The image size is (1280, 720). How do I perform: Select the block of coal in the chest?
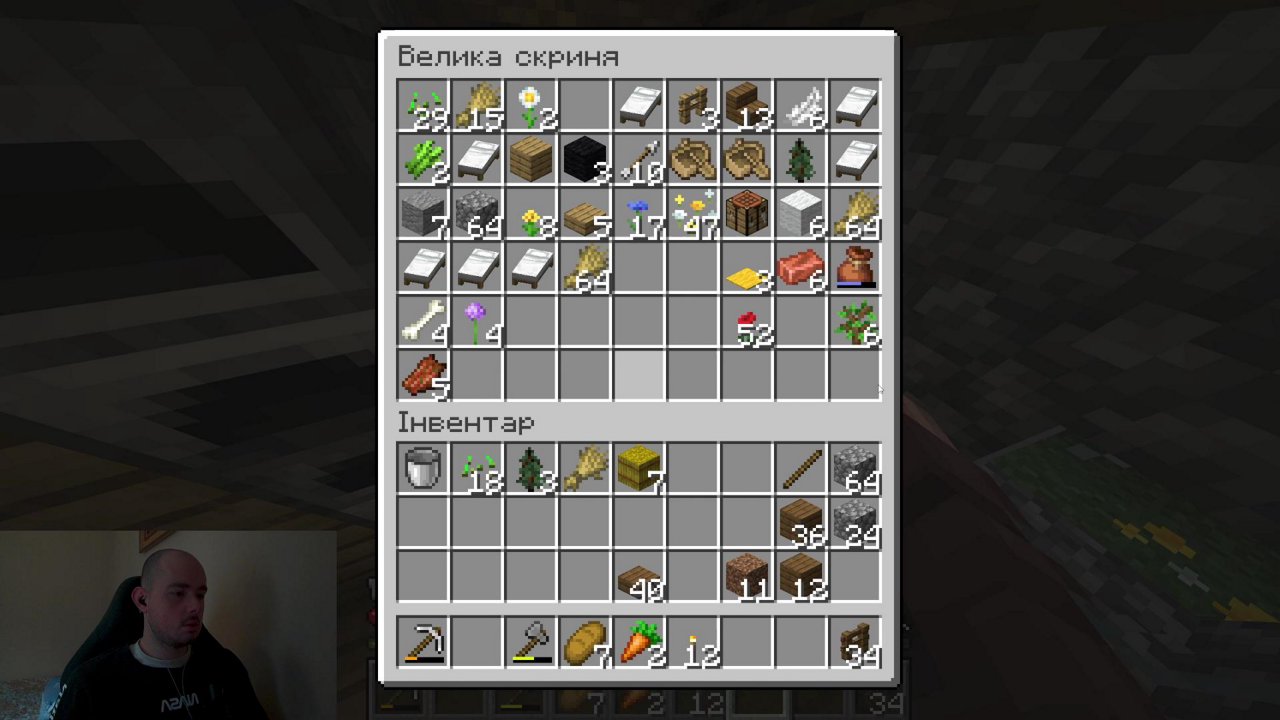pyautogui.click(x=584, y=160)
